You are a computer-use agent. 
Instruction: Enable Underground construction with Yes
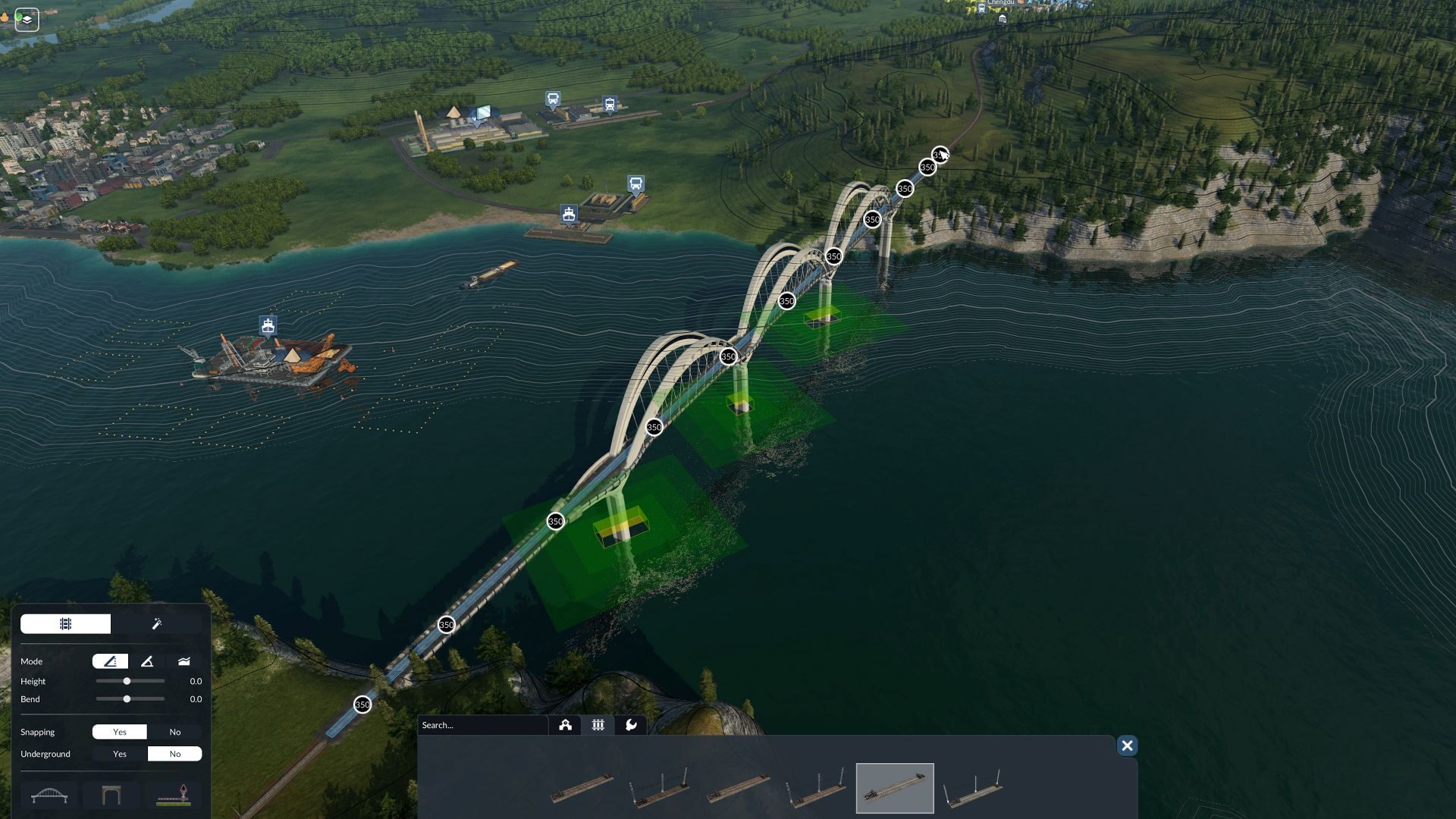coord(120,753)
